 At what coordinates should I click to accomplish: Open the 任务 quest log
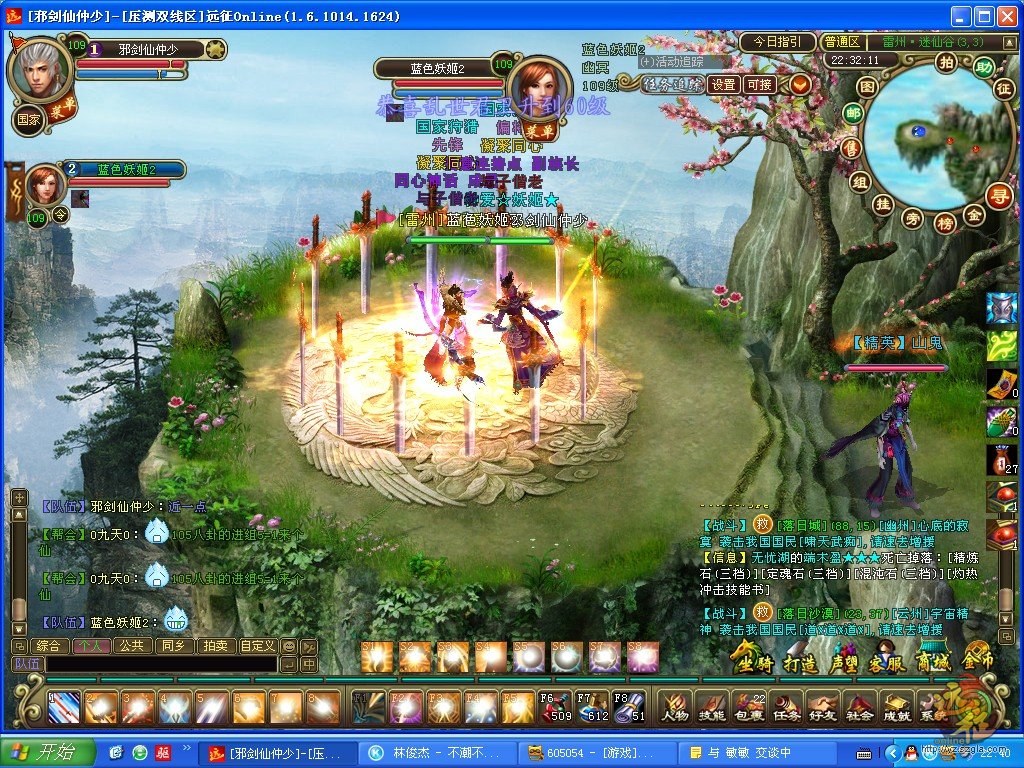(x=786, y=707)
